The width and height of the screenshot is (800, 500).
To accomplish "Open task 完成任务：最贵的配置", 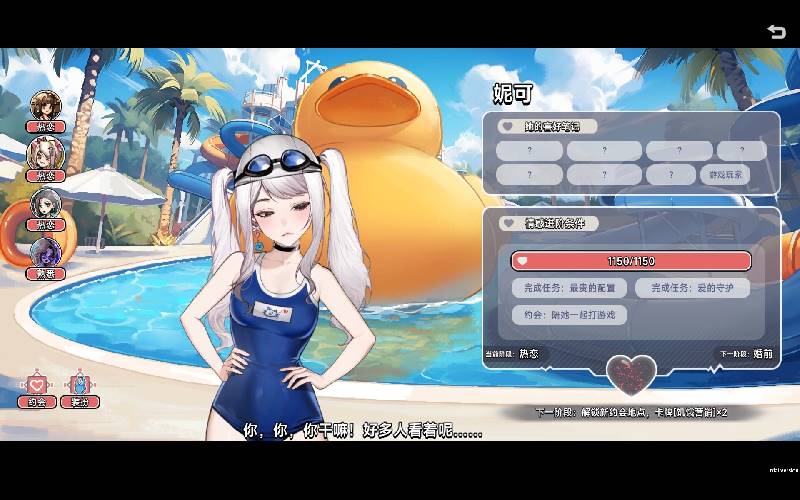I will pyautogui.click(x=569, y=288).
